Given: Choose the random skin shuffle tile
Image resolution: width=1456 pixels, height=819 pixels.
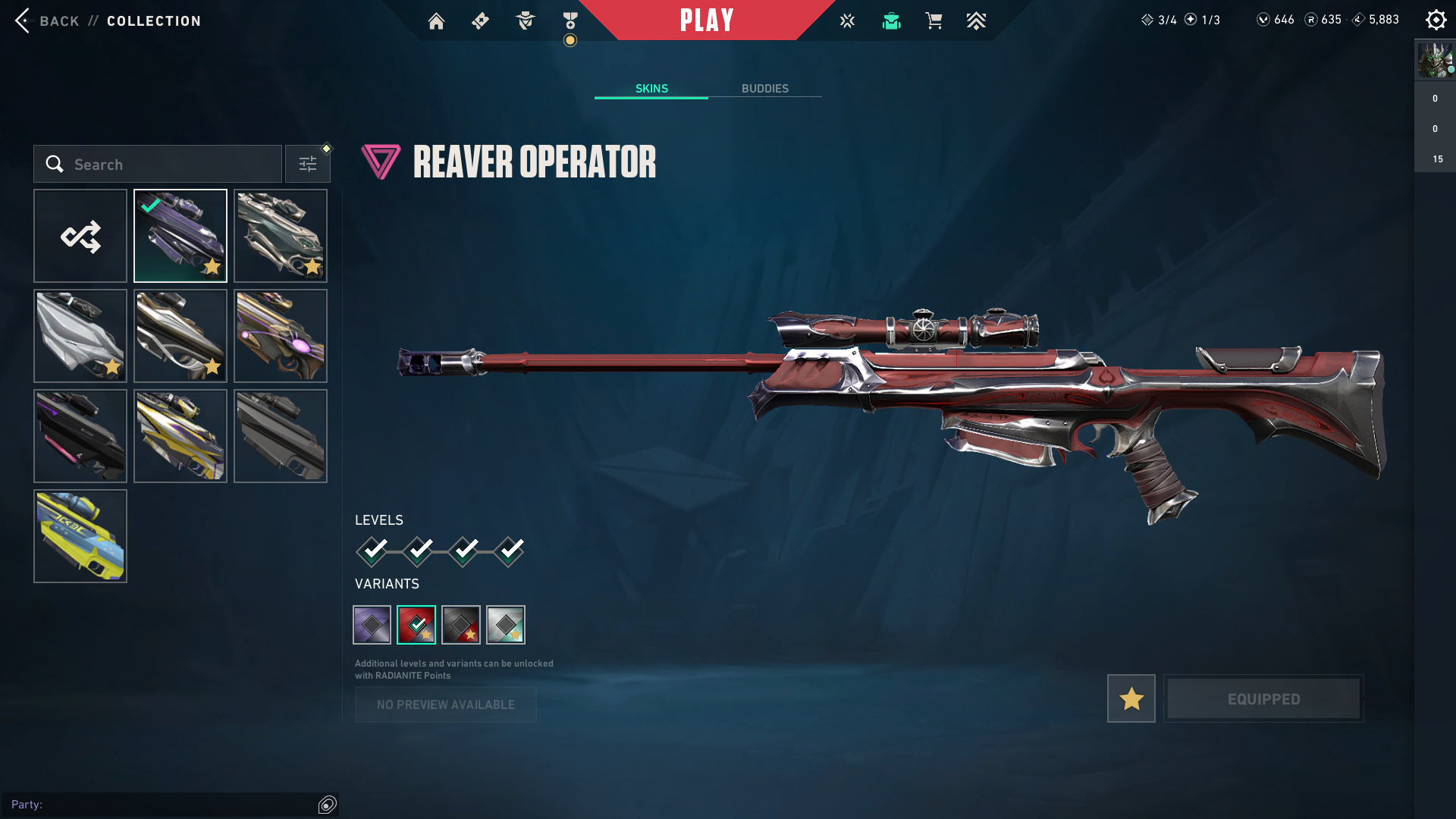Looking at the screenshot, I should (80, 236).
